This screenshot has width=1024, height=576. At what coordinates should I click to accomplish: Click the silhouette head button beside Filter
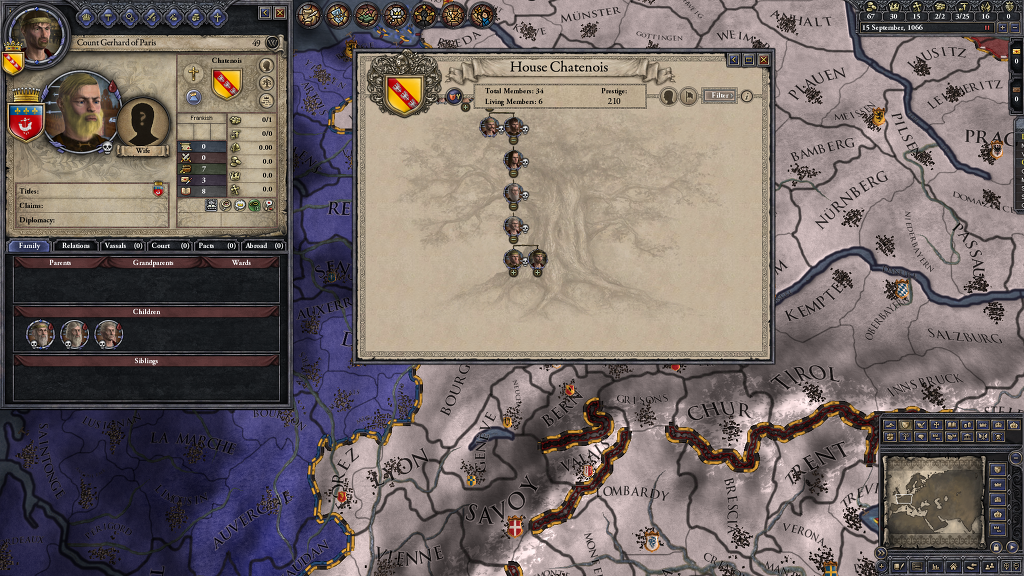668,96
